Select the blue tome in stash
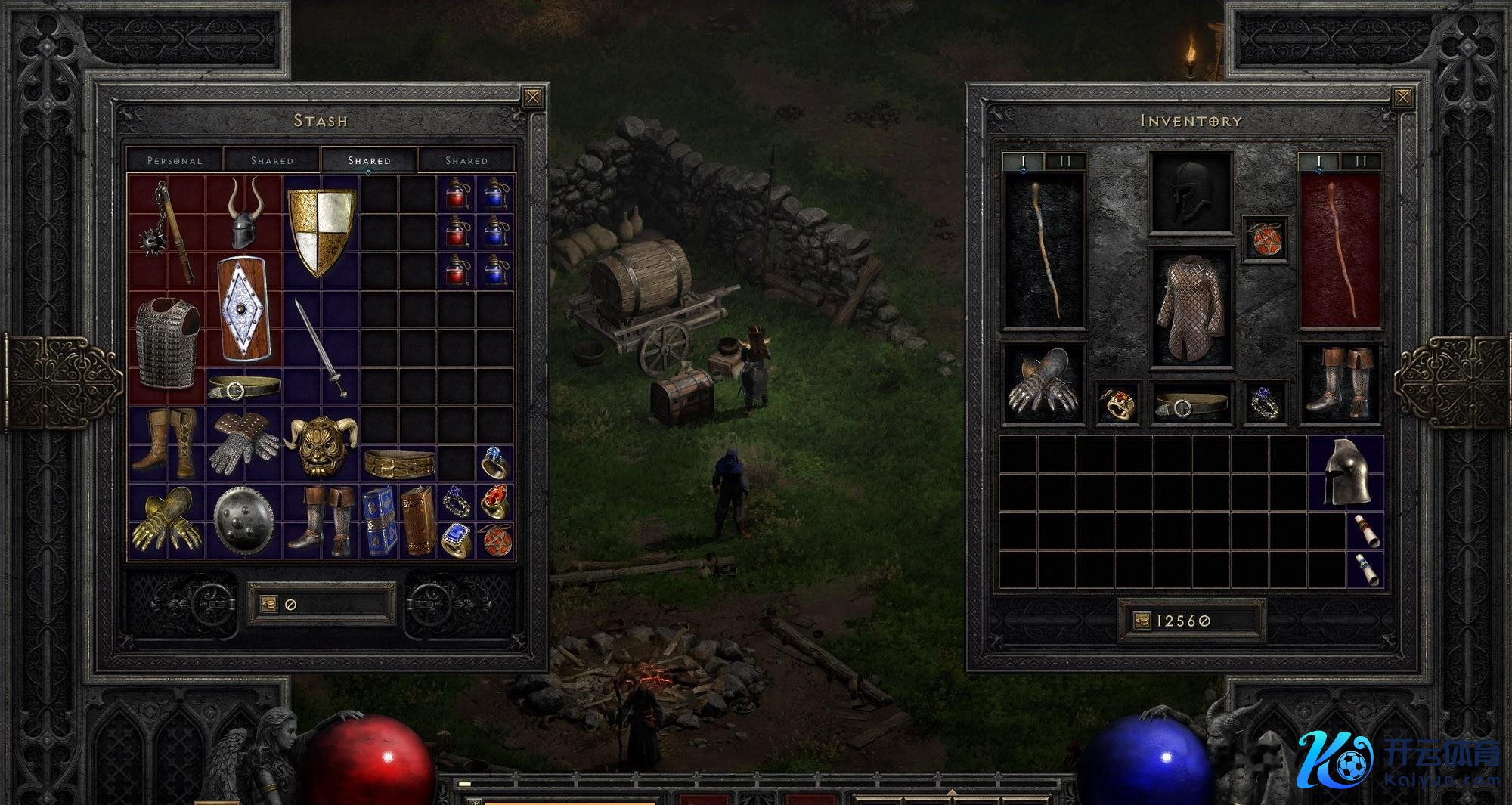1512x805 pixels. (x=380, y=520)
